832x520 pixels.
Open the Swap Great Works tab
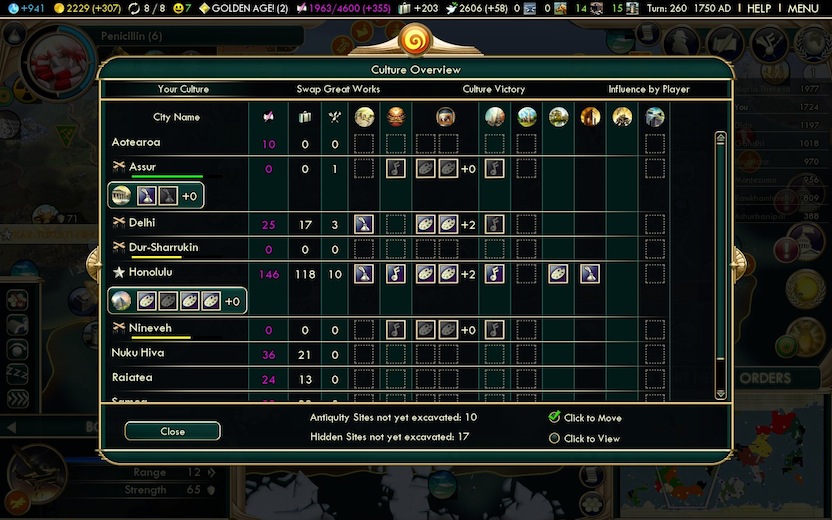click(338, 89)
